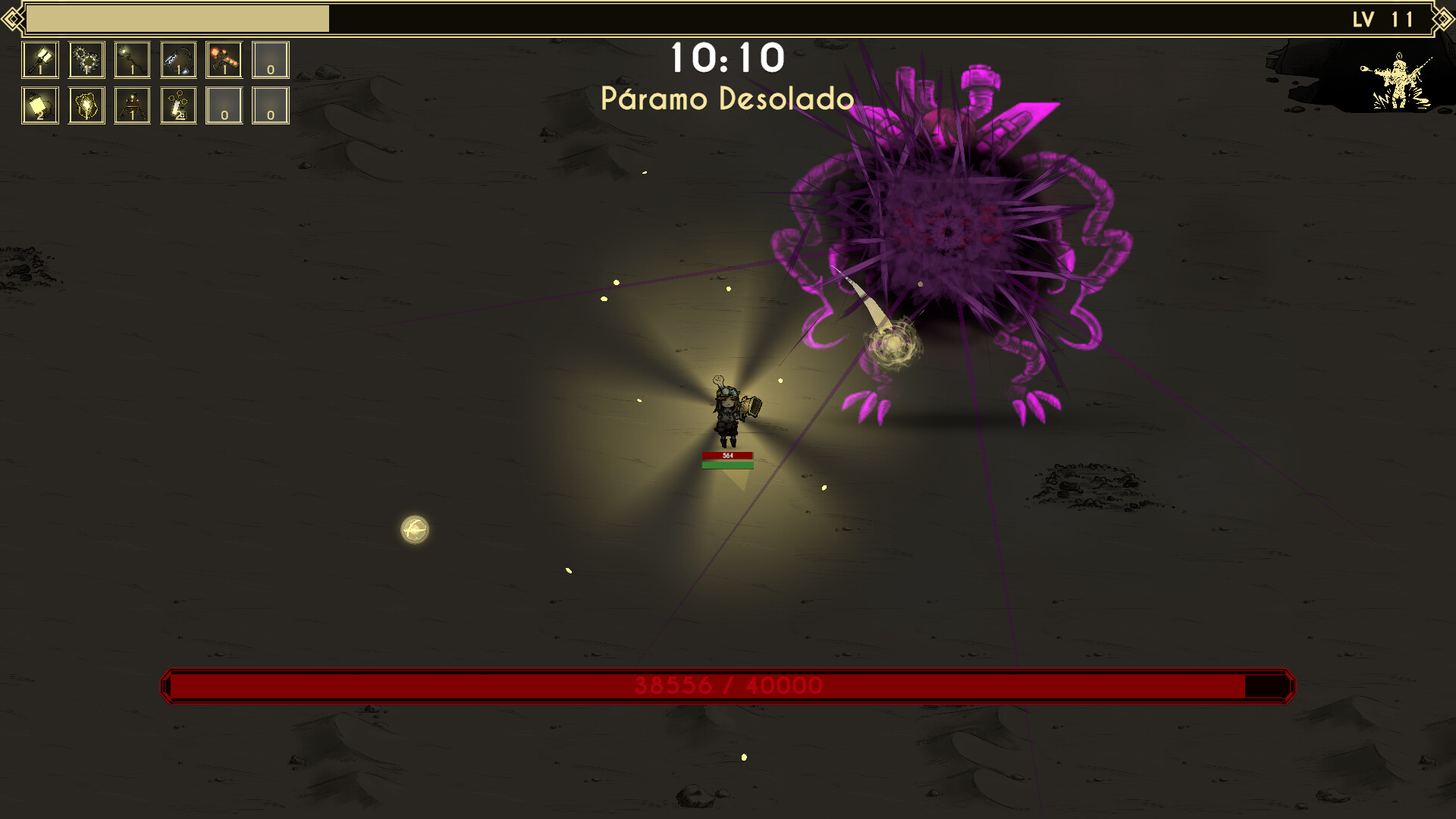Click the tripod turret item icon
Screen dimensions: 1456x819
131,105
